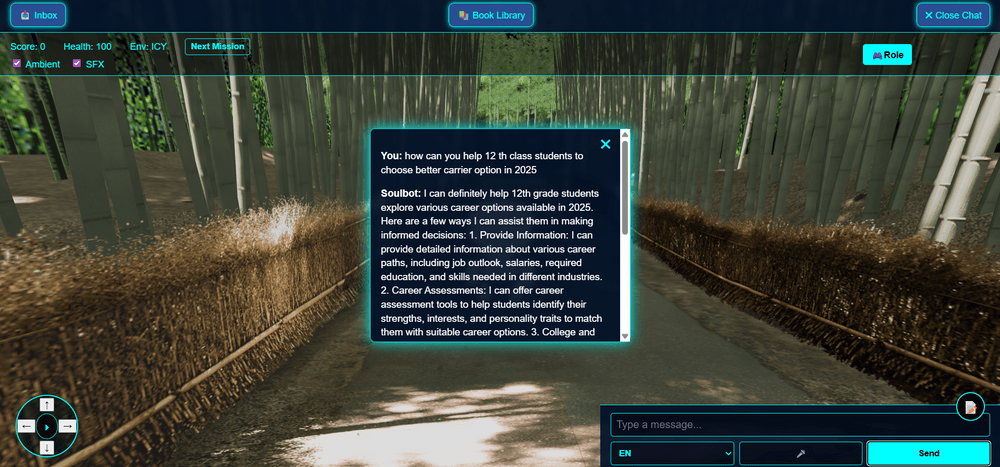Click the center play button on the movement pad
Image resolution: width=1000 pixels, height=467 pixels.
(47, 427)
